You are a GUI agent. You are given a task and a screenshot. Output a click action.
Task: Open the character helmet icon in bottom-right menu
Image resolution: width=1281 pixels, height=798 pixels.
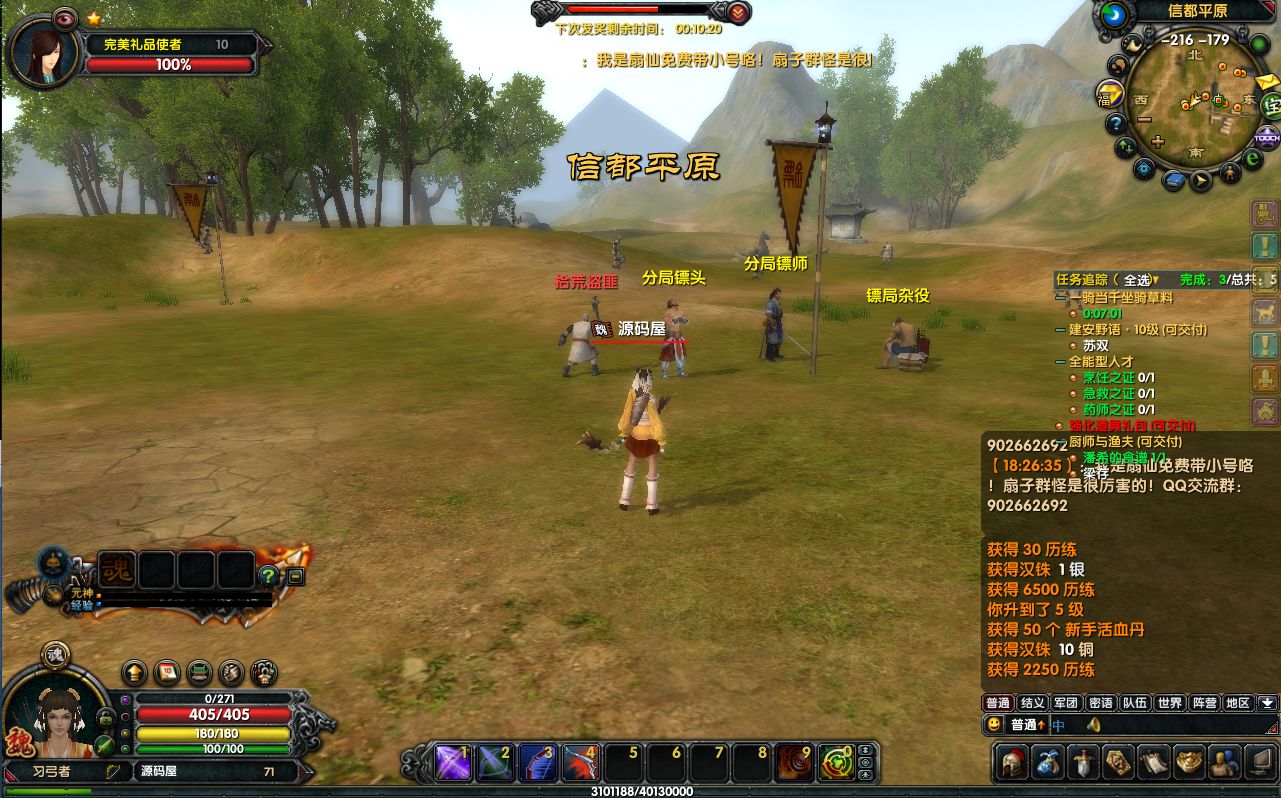tap(1011, 763)
